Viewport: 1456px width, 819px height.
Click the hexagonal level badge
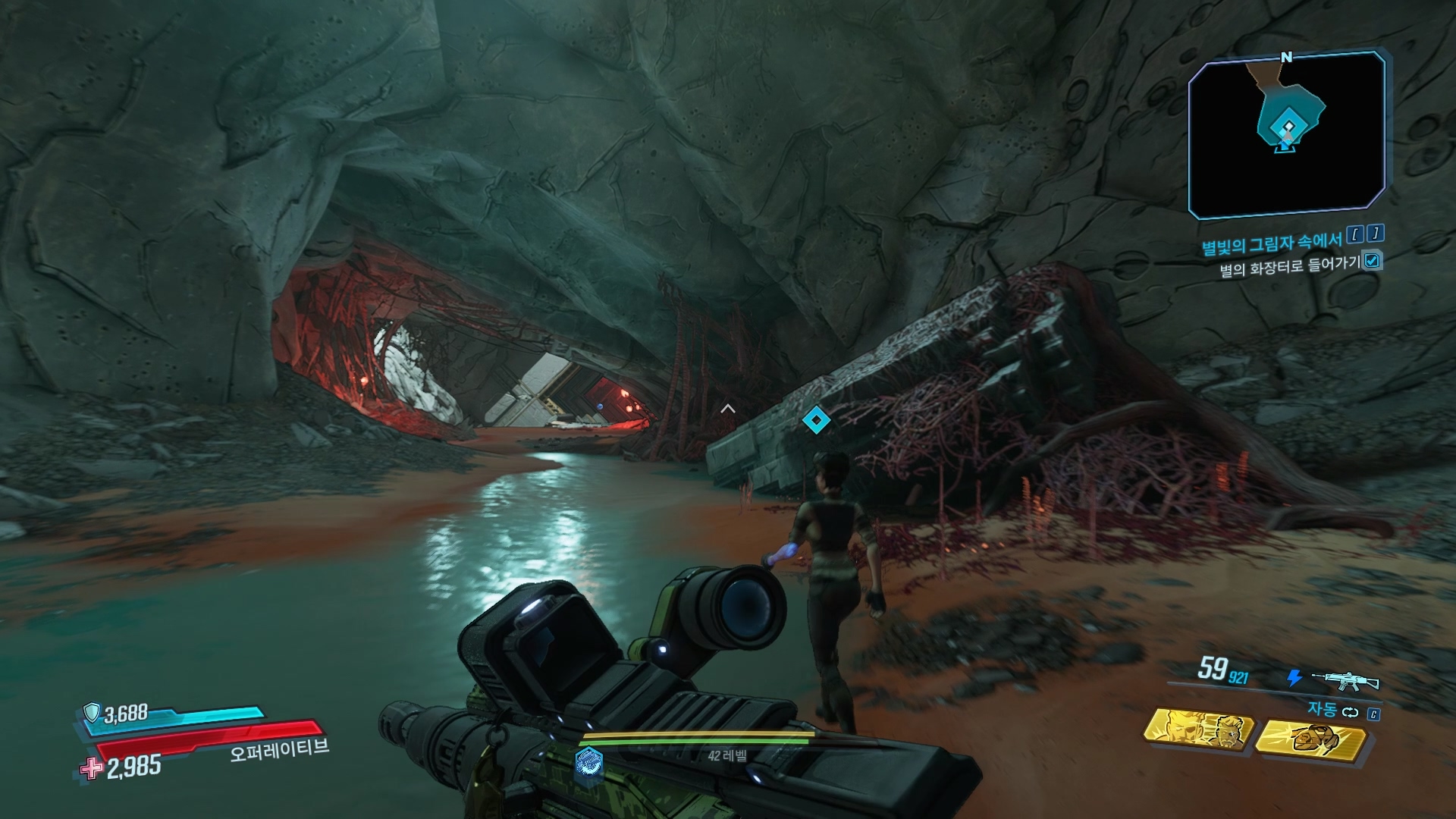pos(589,761)
